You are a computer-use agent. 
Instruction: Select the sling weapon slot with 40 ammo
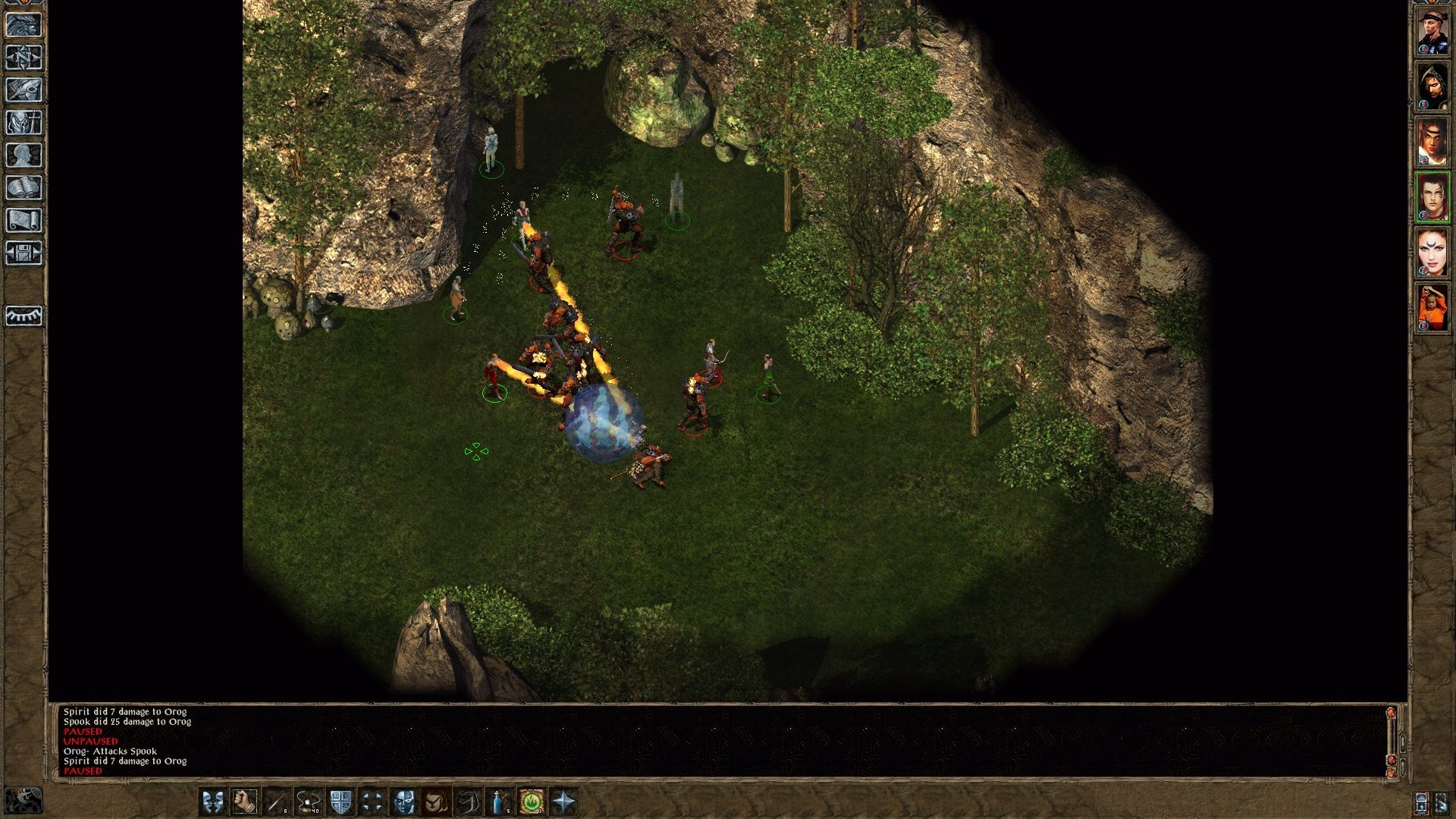[309, 802]
